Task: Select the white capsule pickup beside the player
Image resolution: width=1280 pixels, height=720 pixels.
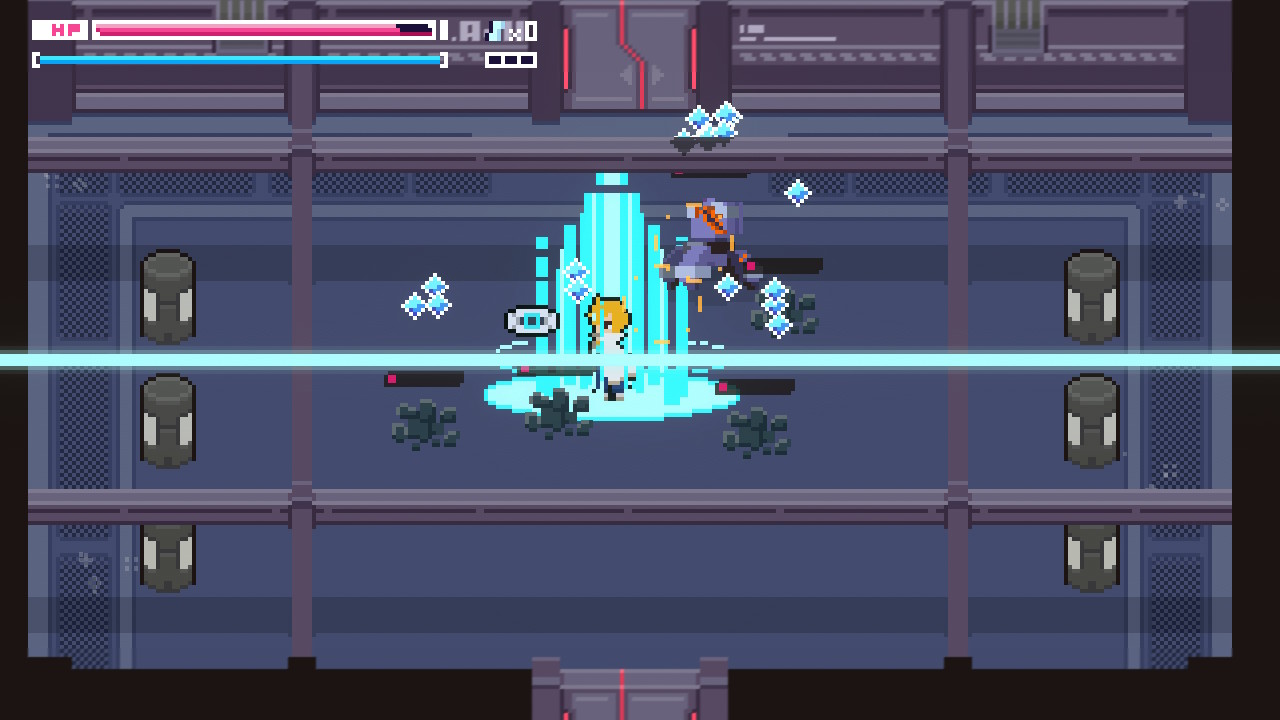Action: tap(530, 320)
